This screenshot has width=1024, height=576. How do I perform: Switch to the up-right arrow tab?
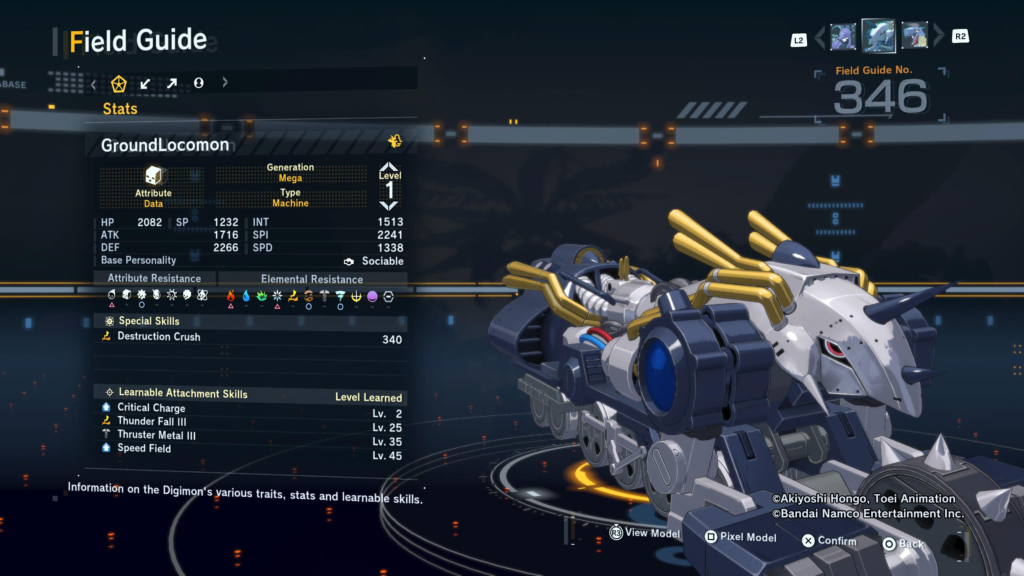point(171,83)
